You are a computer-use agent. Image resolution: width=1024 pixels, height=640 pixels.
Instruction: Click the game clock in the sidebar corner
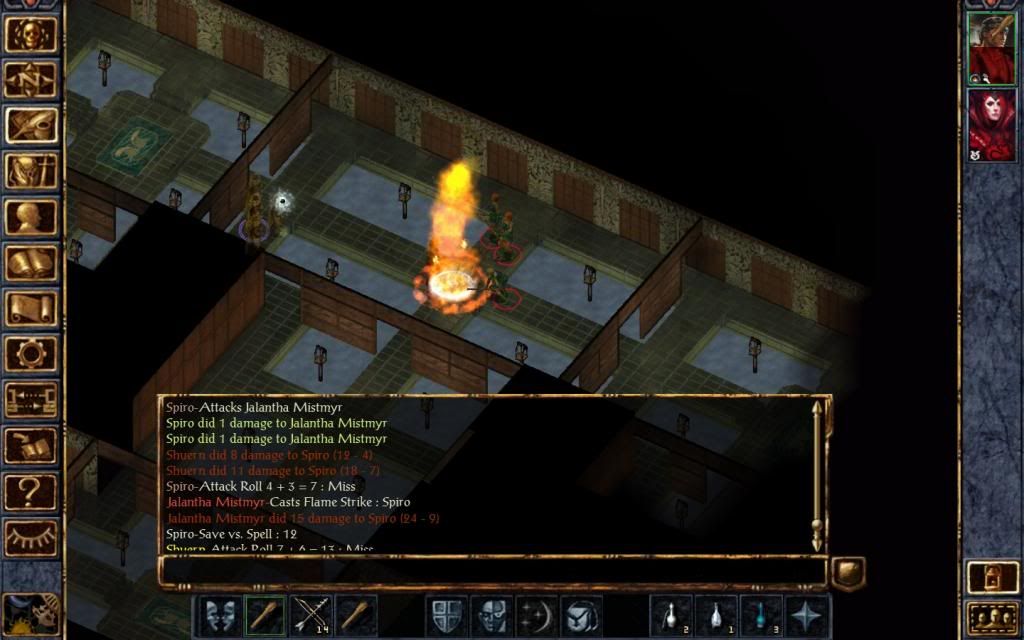[x=29, y=612]
